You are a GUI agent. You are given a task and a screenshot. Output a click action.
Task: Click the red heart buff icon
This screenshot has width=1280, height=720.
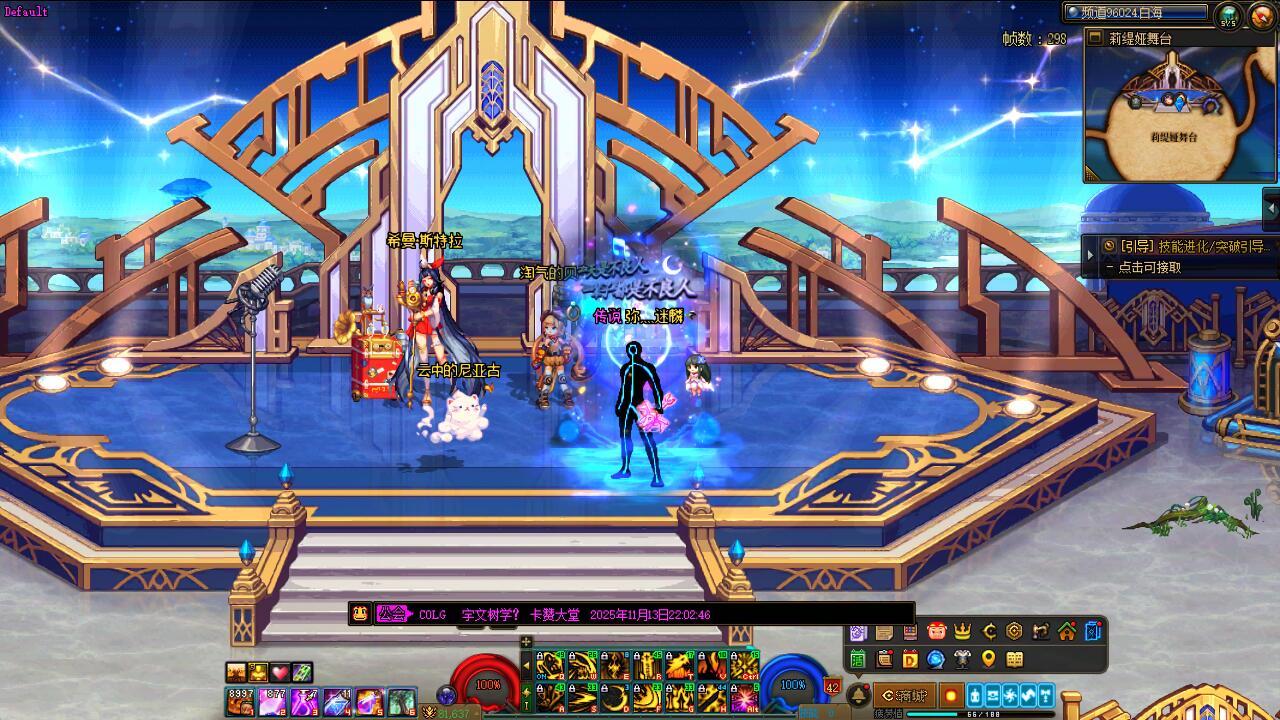coord(280,672)
